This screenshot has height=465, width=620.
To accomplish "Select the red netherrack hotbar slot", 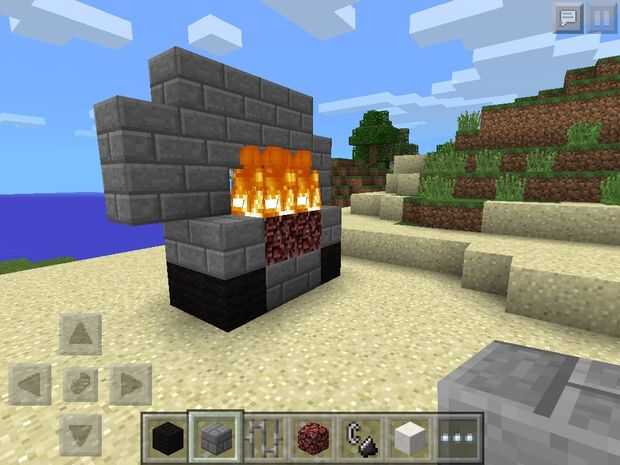I will click(x=312, y=437).
